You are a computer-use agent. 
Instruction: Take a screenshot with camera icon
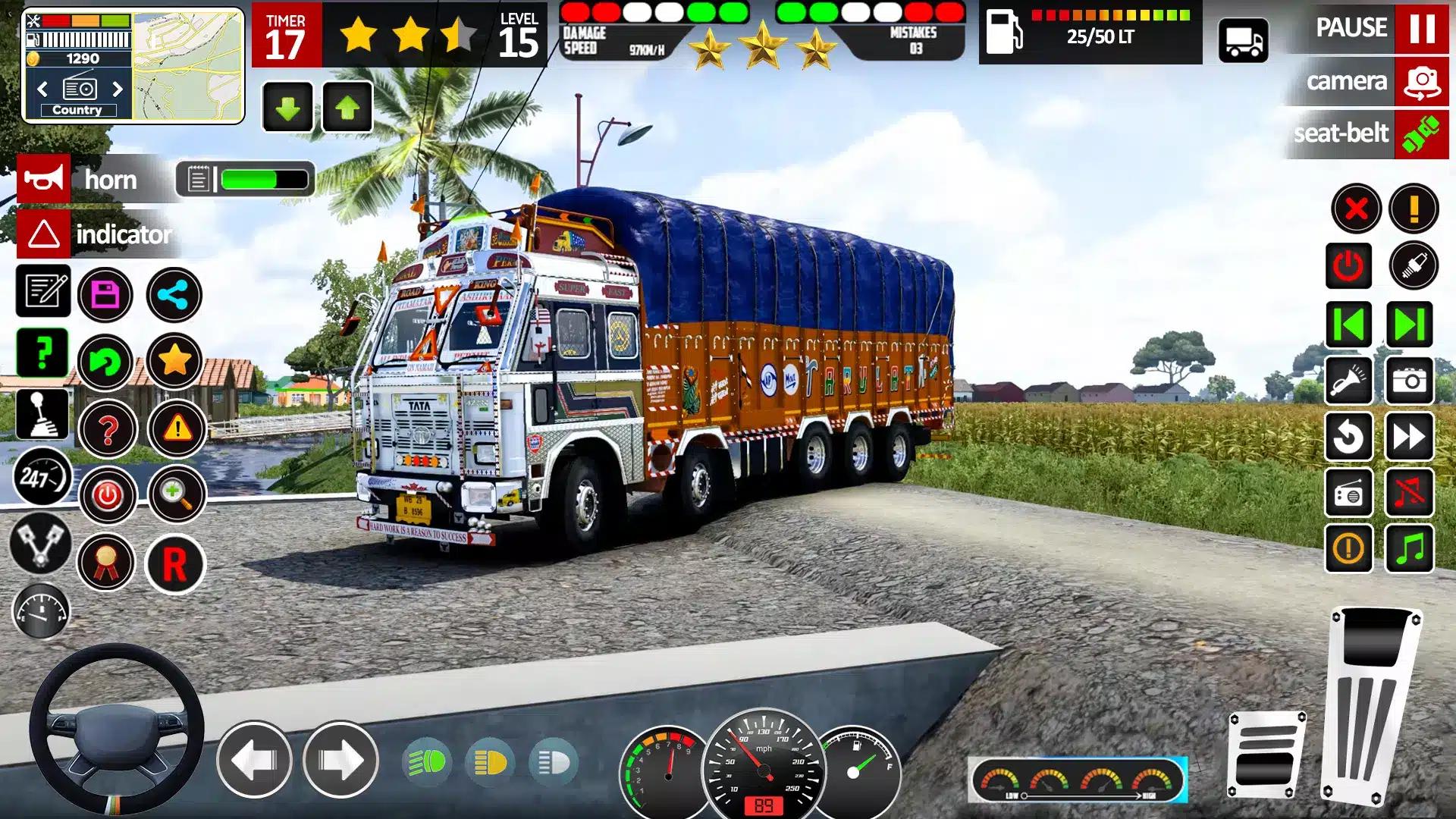1409,380
